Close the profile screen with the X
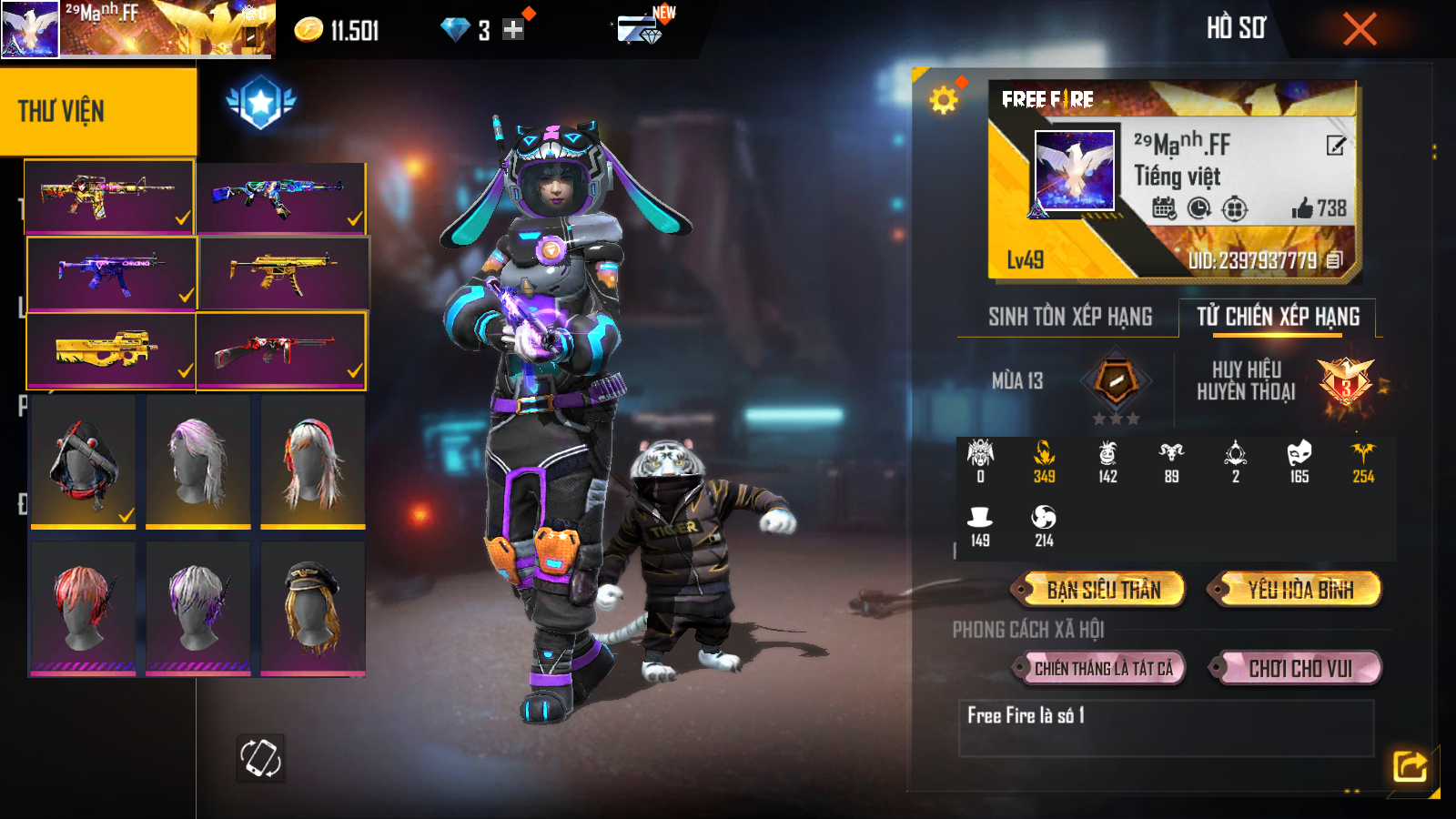This screenshot has width=1456, height=819. [1360, 29]
